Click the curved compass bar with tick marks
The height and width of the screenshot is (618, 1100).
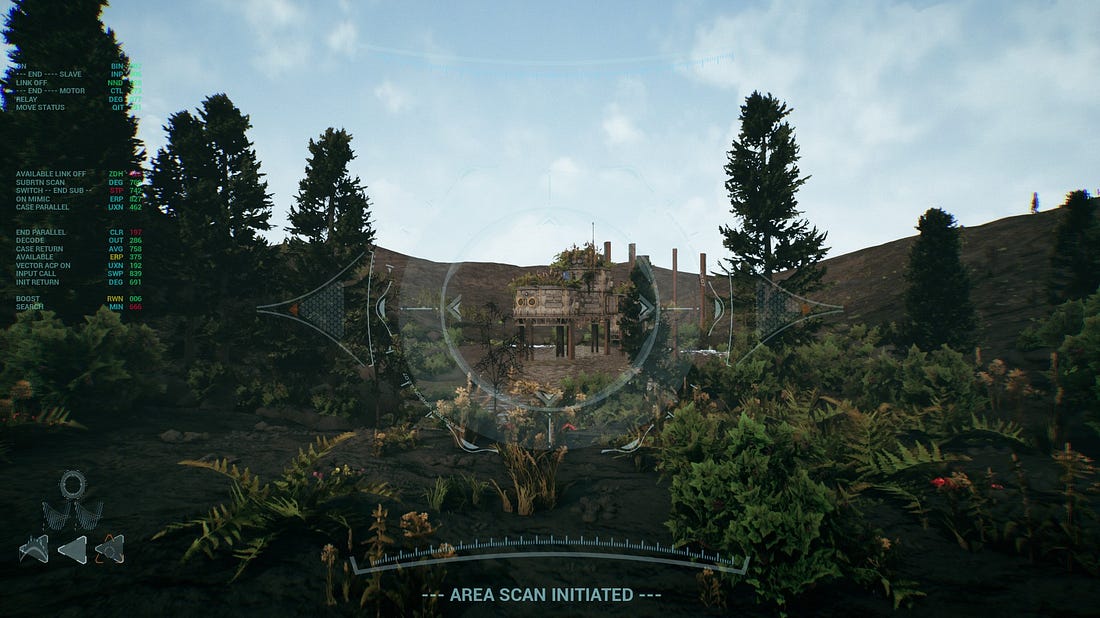(x=549, y=551)
